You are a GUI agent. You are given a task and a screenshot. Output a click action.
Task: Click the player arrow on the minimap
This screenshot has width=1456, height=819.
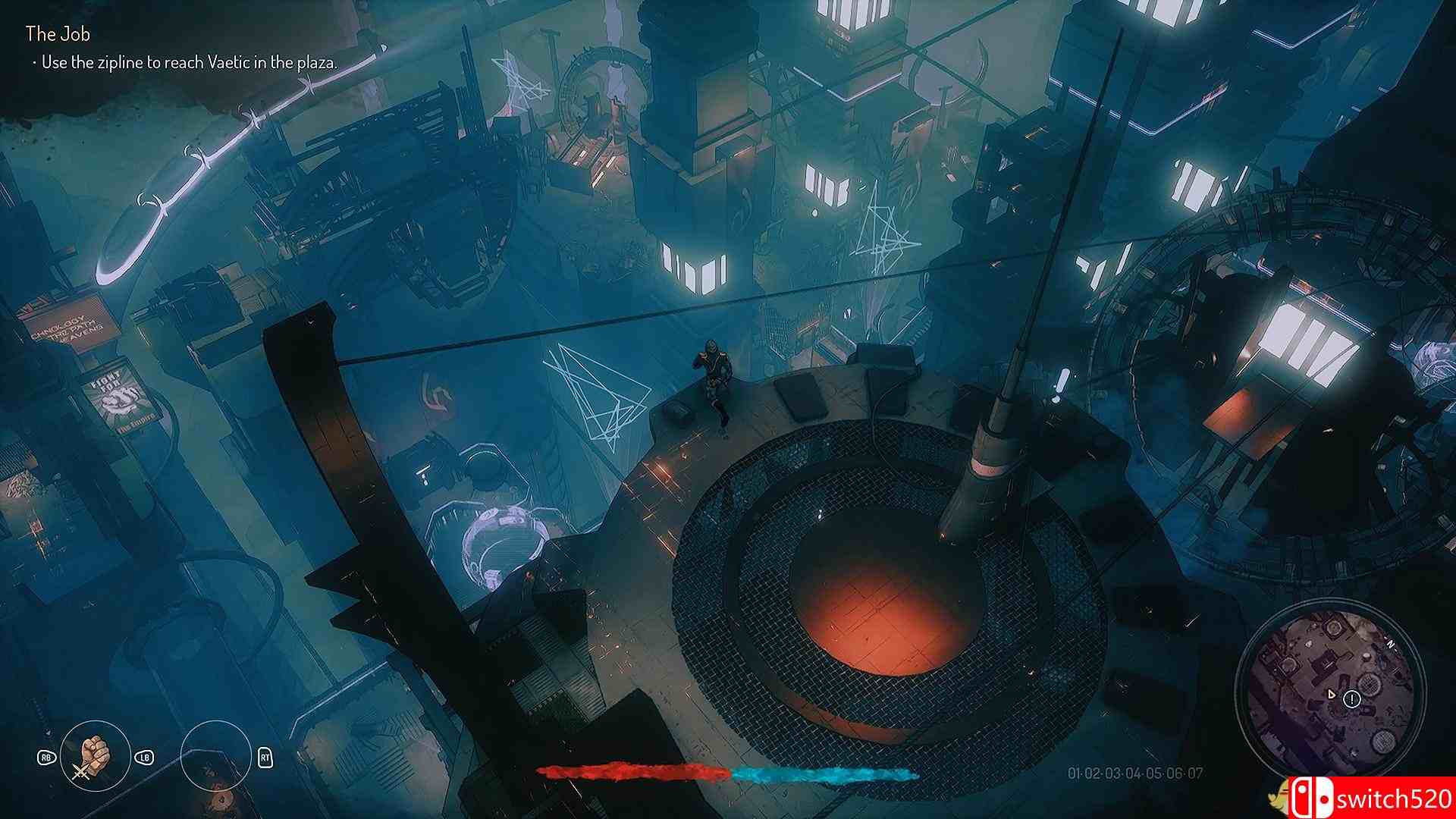click(1332, 694)
